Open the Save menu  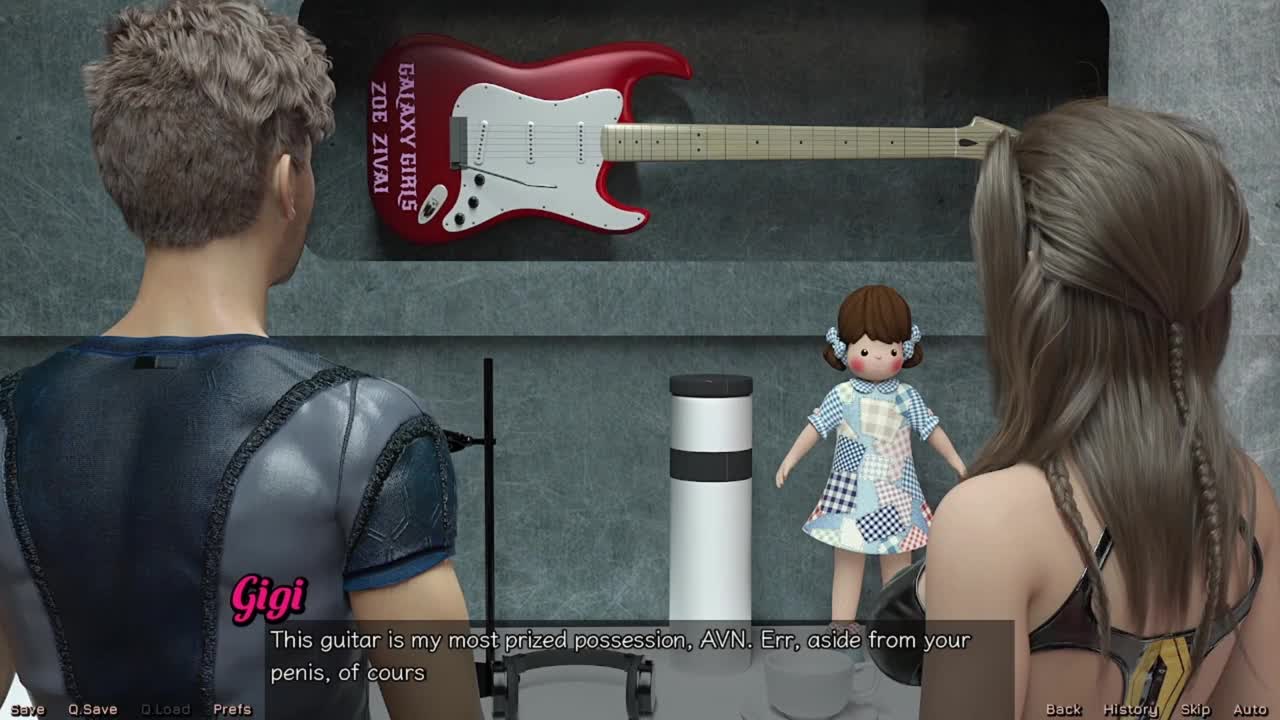27,709
